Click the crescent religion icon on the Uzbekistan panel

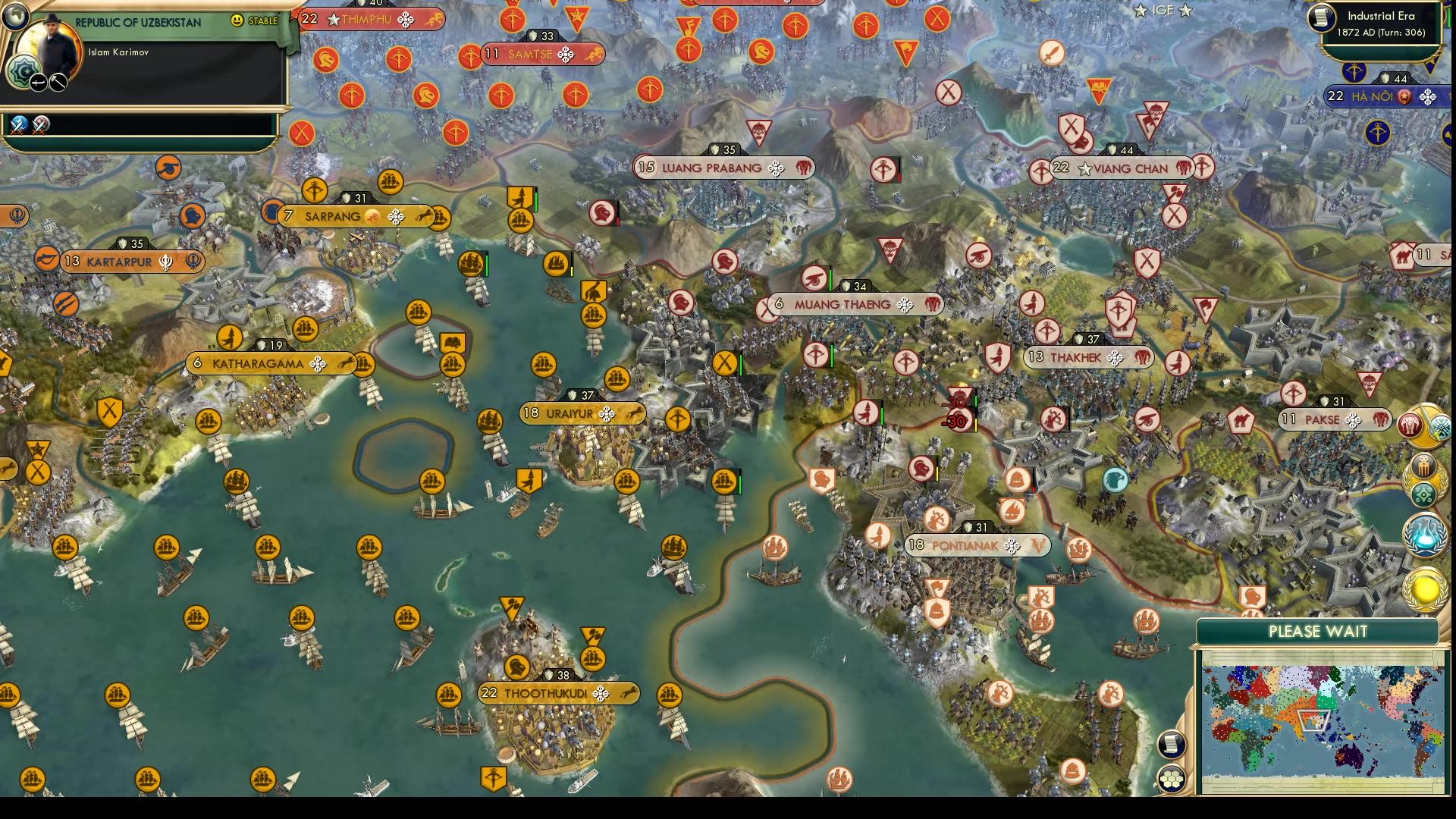[x=24, y=71]
